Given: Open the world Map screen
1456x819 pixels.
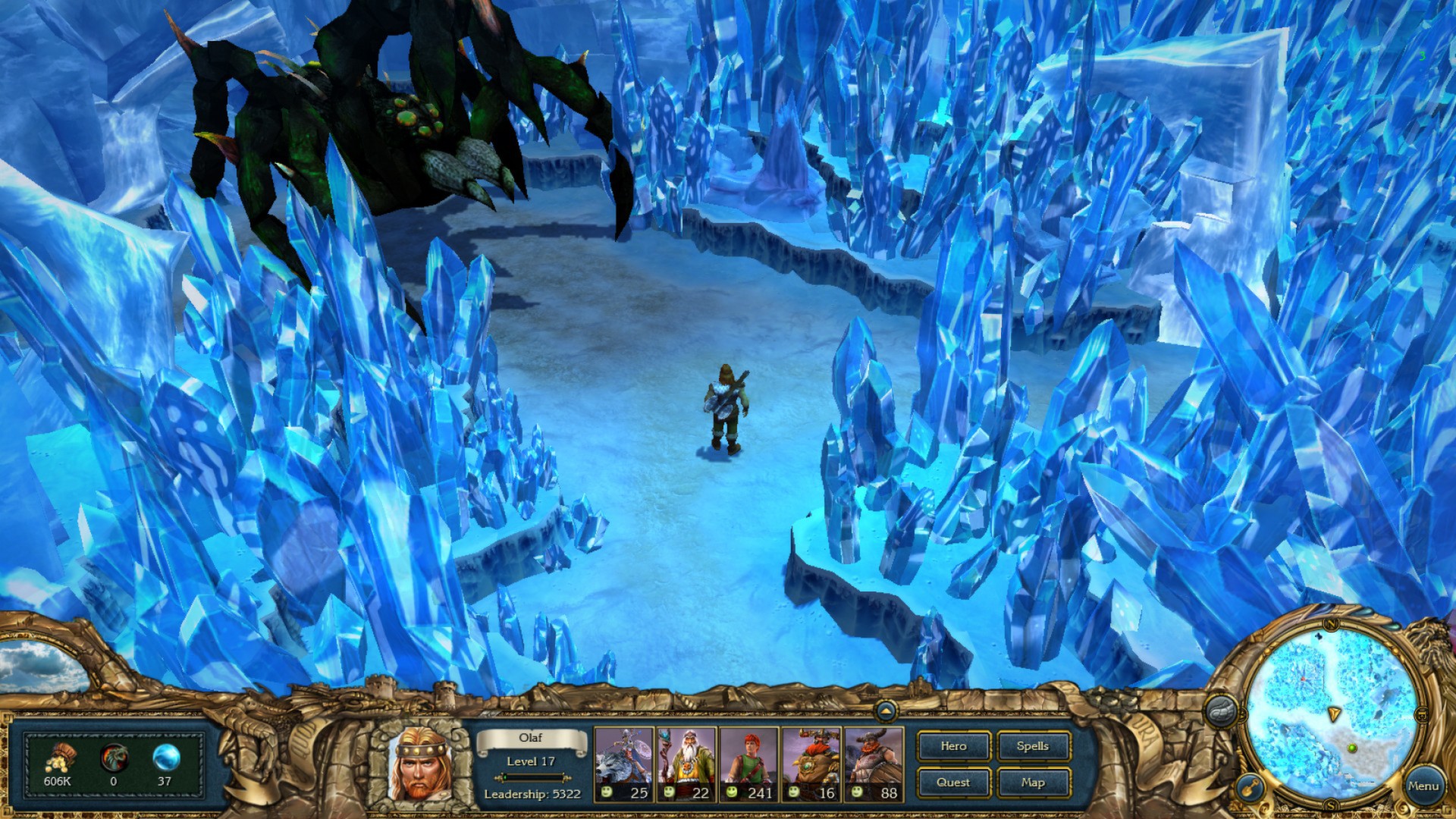Looking at the screenshot, I should point(1033,782).
